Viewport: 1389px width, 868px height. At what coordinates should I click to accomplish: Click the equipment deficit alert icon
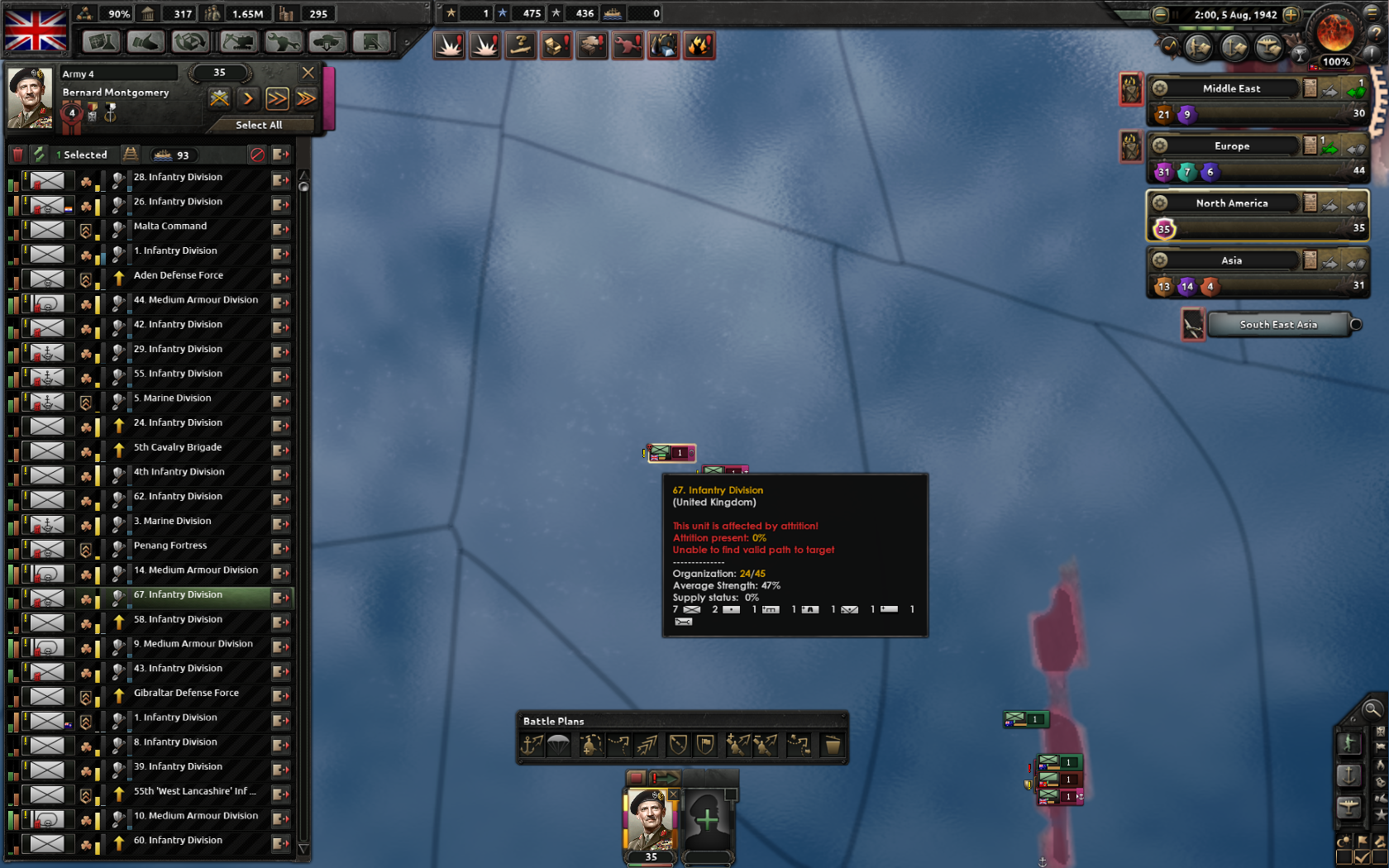point(556,46)
